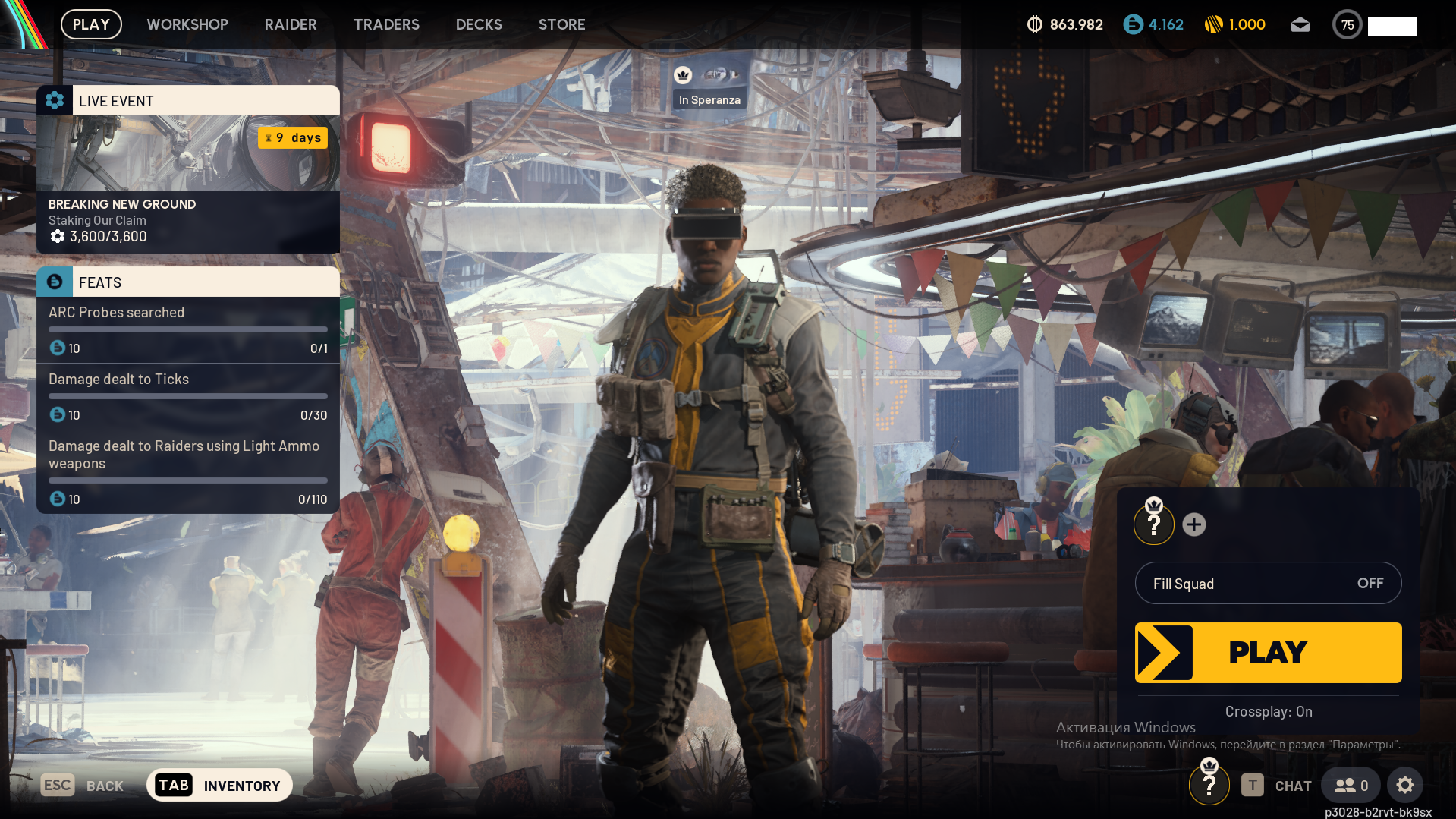Switch to the Workshop tab
The height and width of the screenshot is (819, 1456).
pyautogui.click(x=187, y=24)
